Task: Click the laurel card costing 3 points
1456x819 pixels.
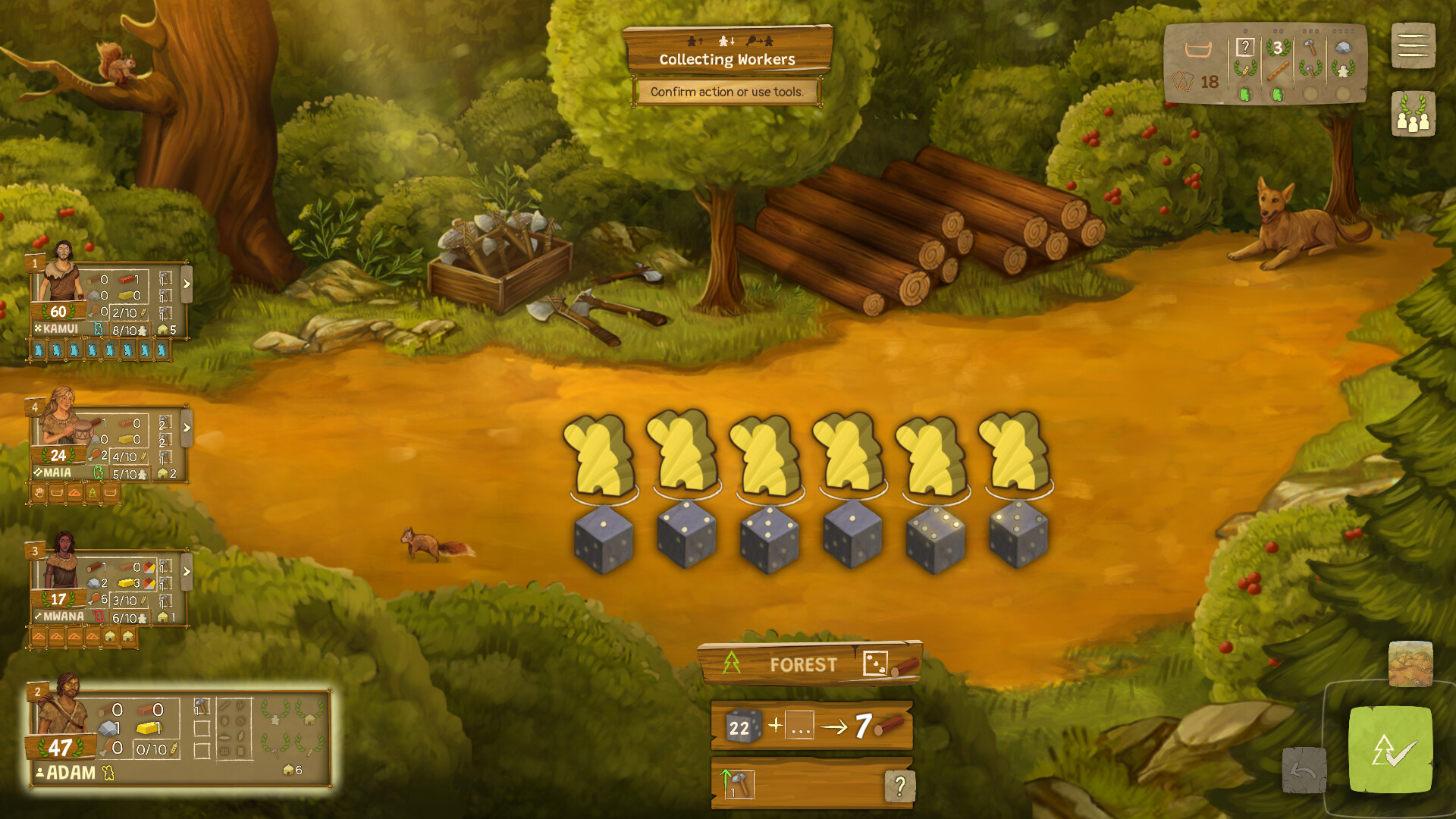Action: click(1279, 47)
